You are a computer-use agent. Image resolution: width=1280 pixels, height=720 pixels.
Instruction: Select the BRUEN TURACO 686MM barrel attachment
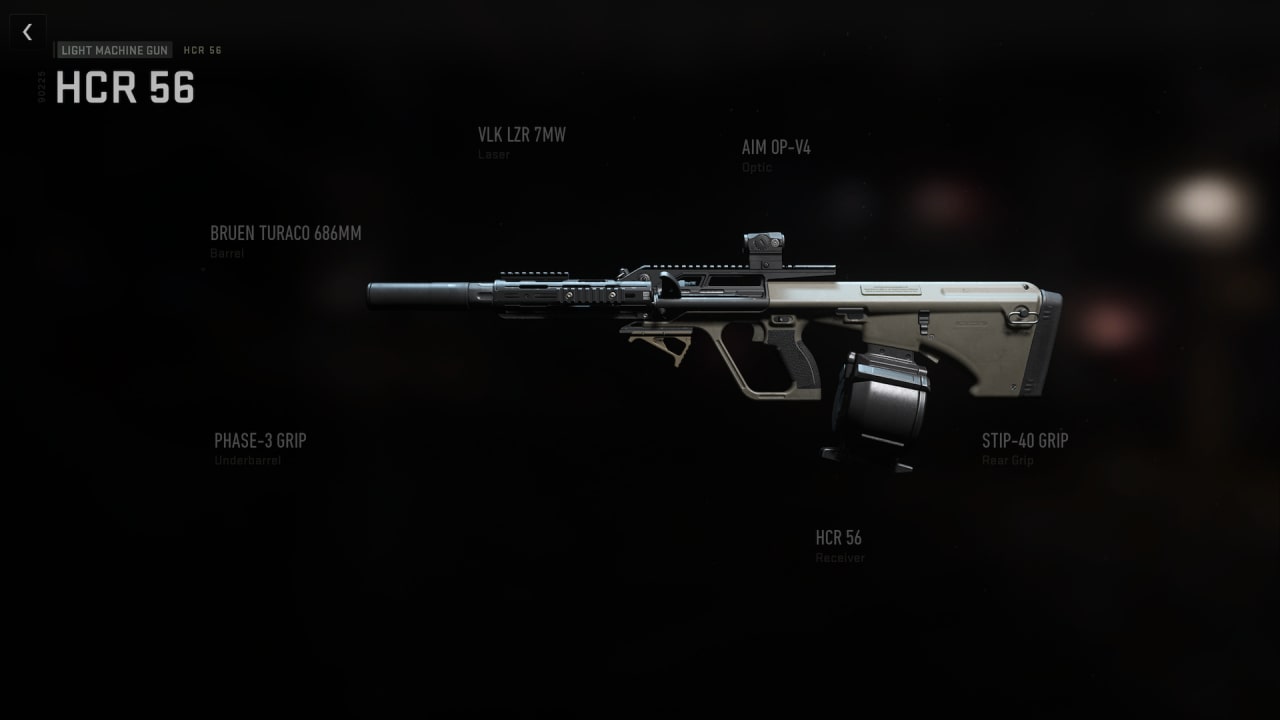tap(286, 233)
